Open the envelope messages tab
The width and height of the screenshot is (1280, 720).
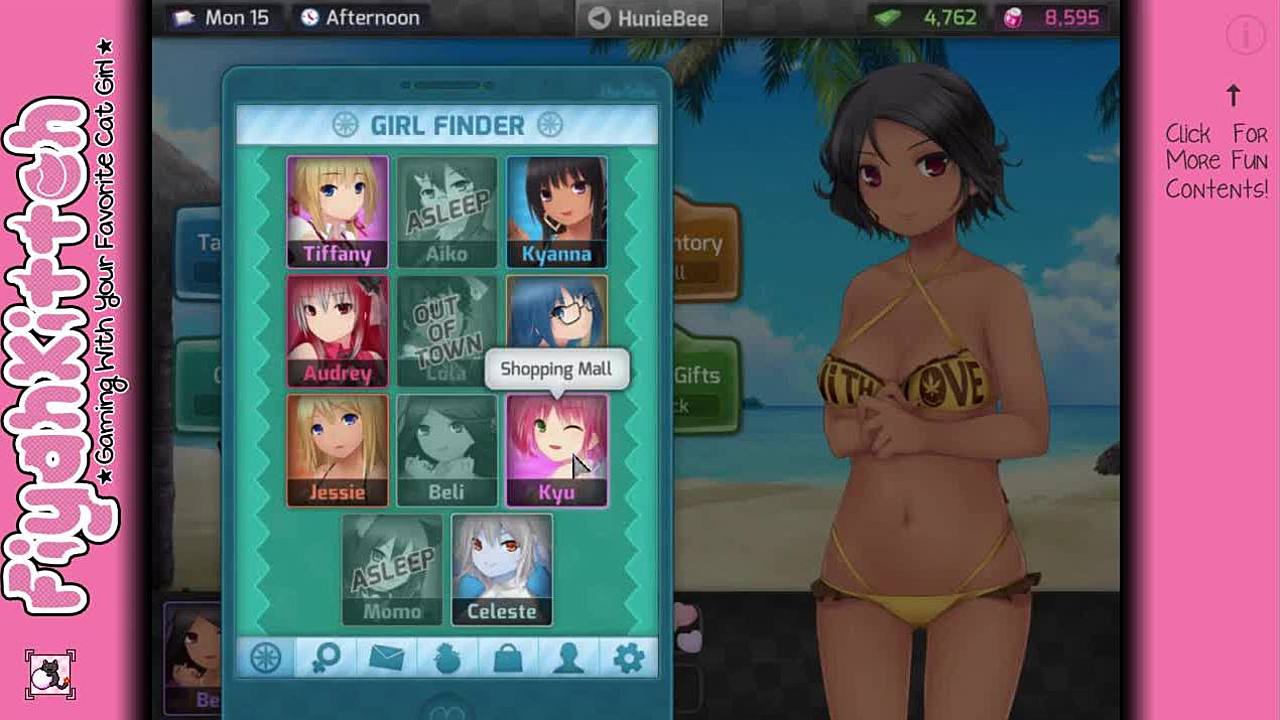(387, 658)
